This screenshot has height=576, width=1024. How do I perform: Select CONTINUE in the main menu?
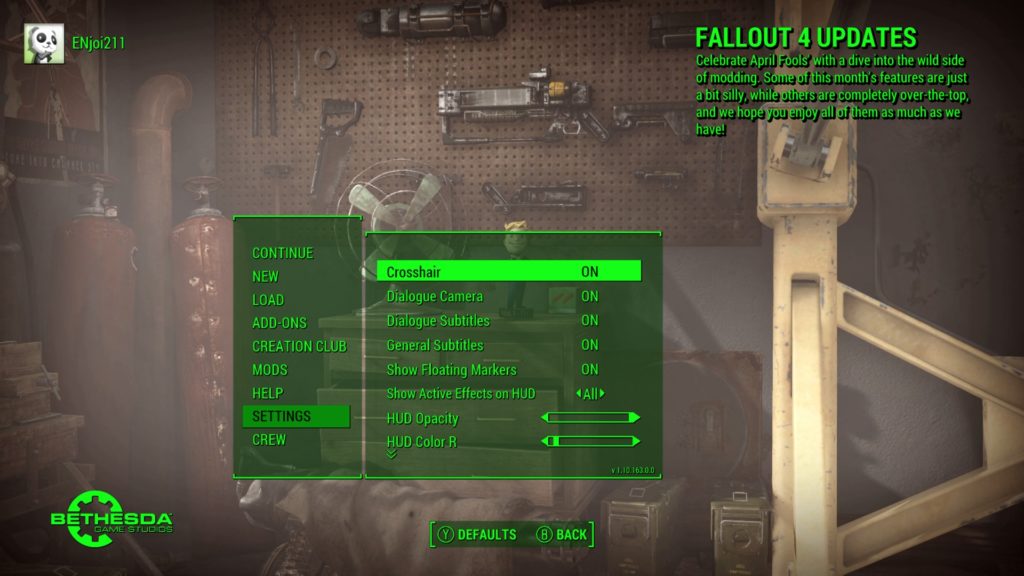(282, 253)
